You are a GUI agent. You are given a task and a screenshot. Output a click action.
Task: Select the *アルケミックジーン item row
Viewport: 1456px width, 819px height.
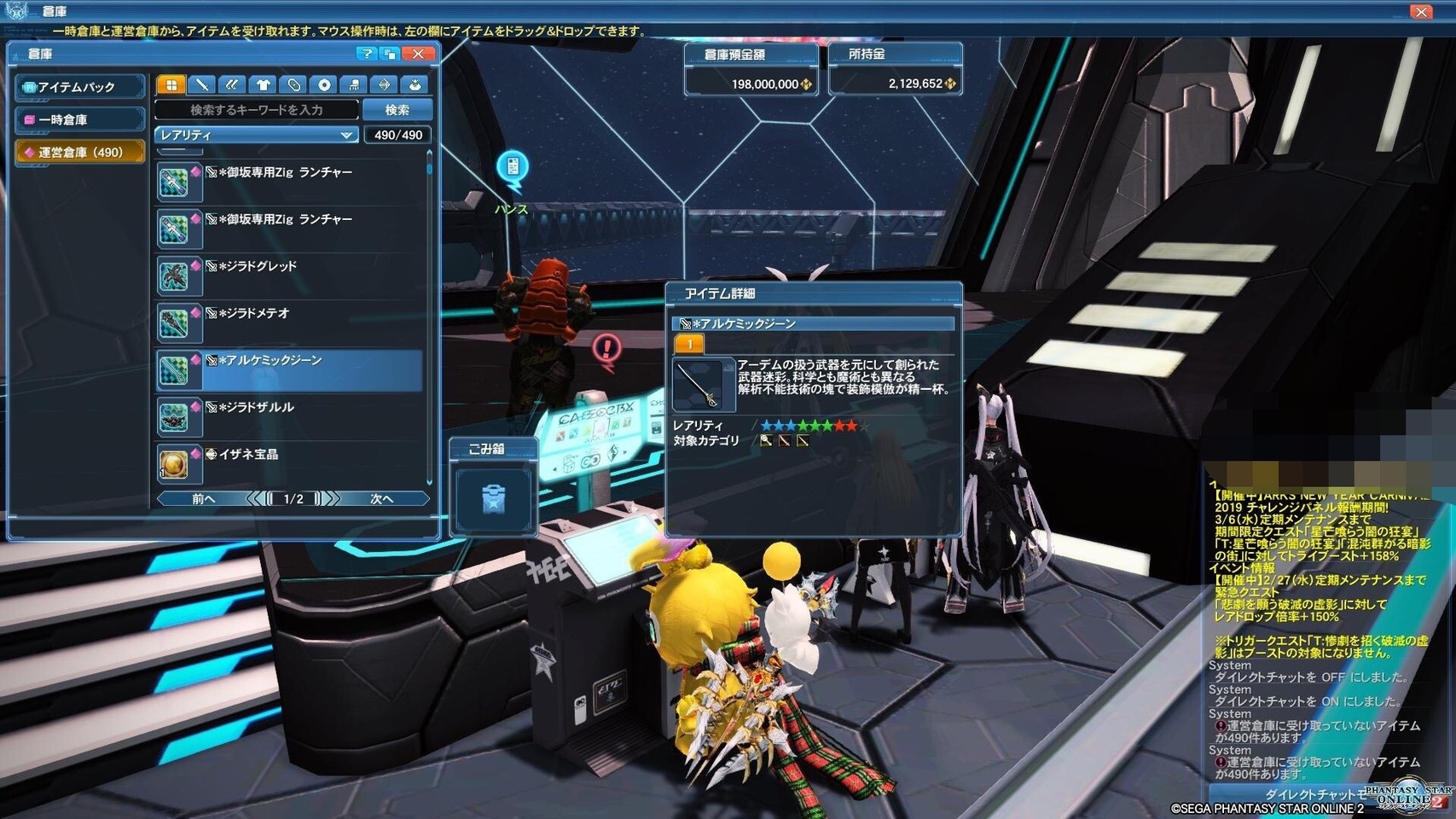(x=290, y=369)
